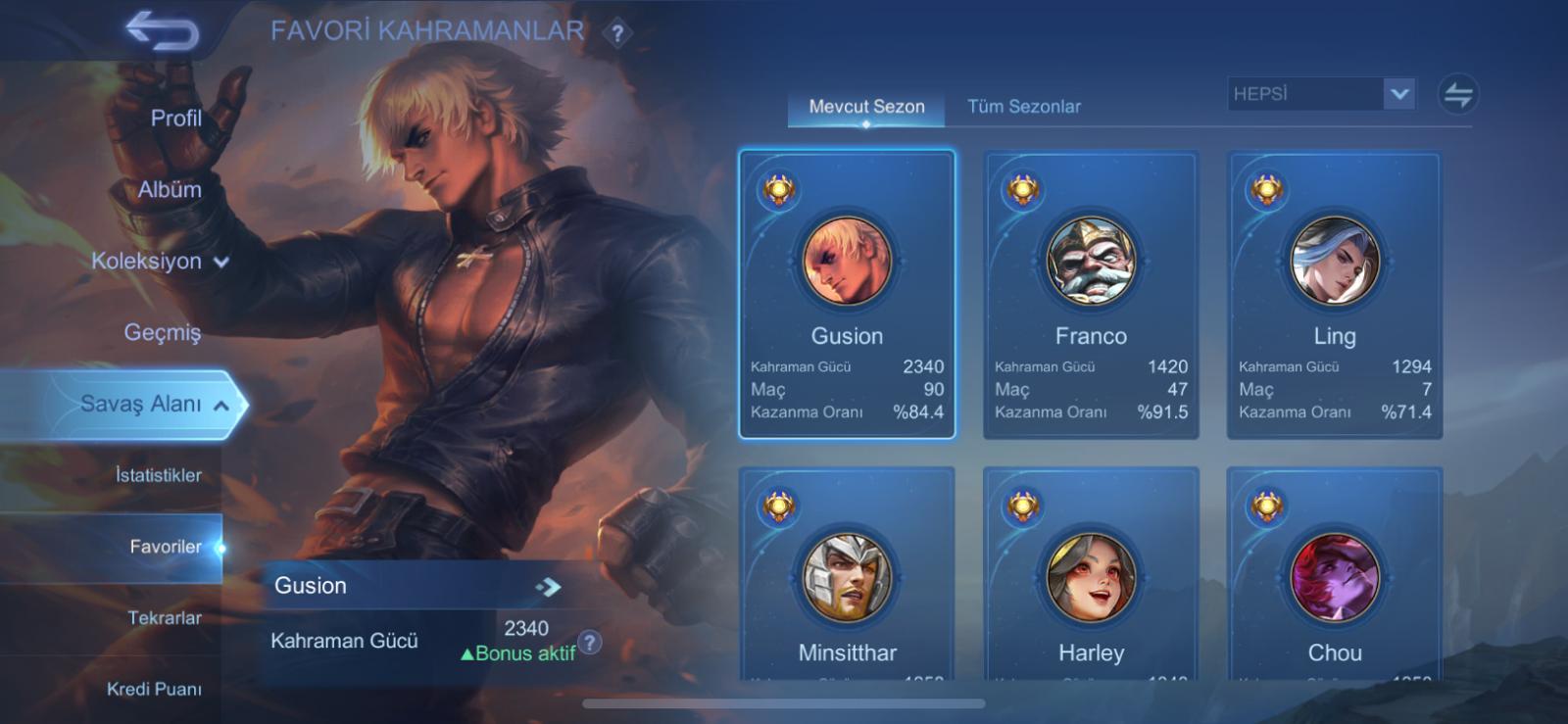Switch to the Tüm Sezonlar tab

point(1023,106)
